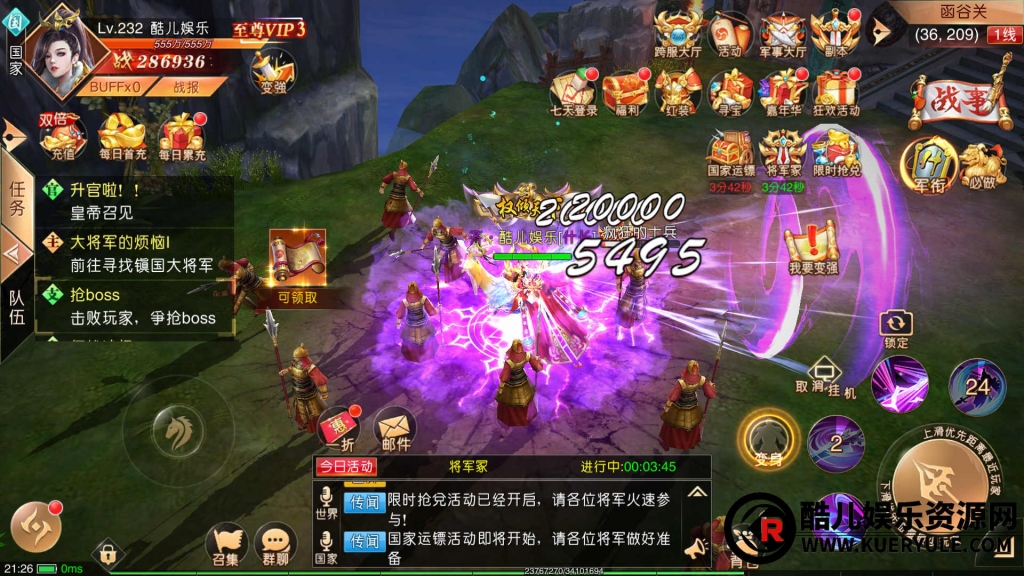Open the 福利 welfare chest

coord(625,91)
